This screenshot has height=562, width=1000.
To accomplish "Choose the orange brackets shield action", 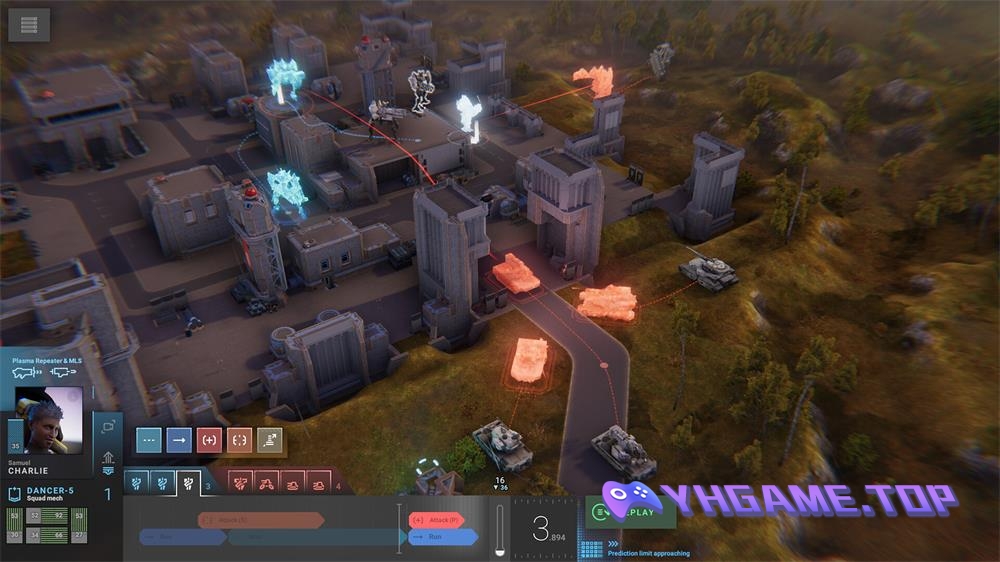I will click(x=240, y=439).
